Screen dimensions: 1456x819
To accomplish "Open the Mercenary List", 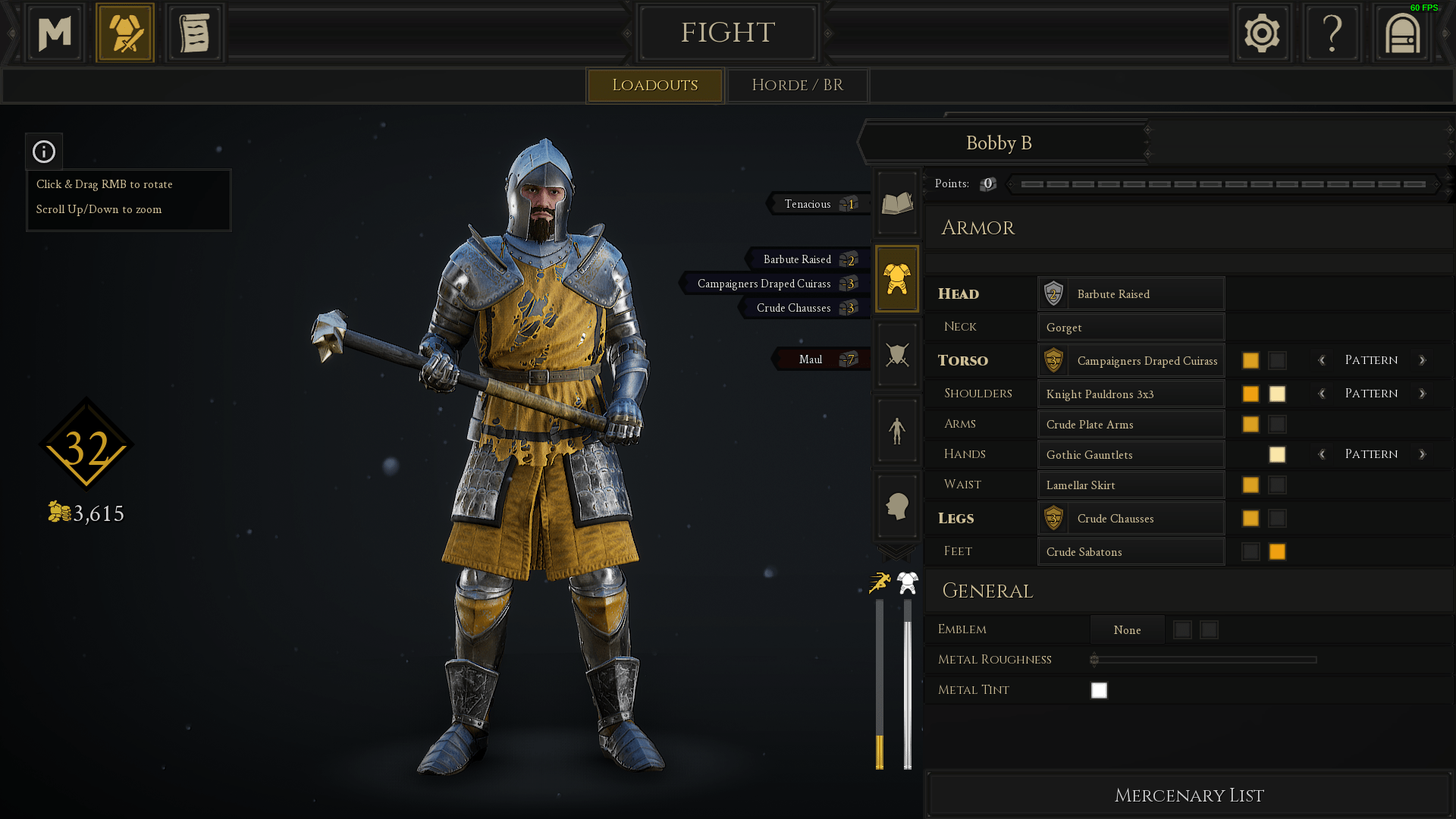I will tap(1188, 795).
